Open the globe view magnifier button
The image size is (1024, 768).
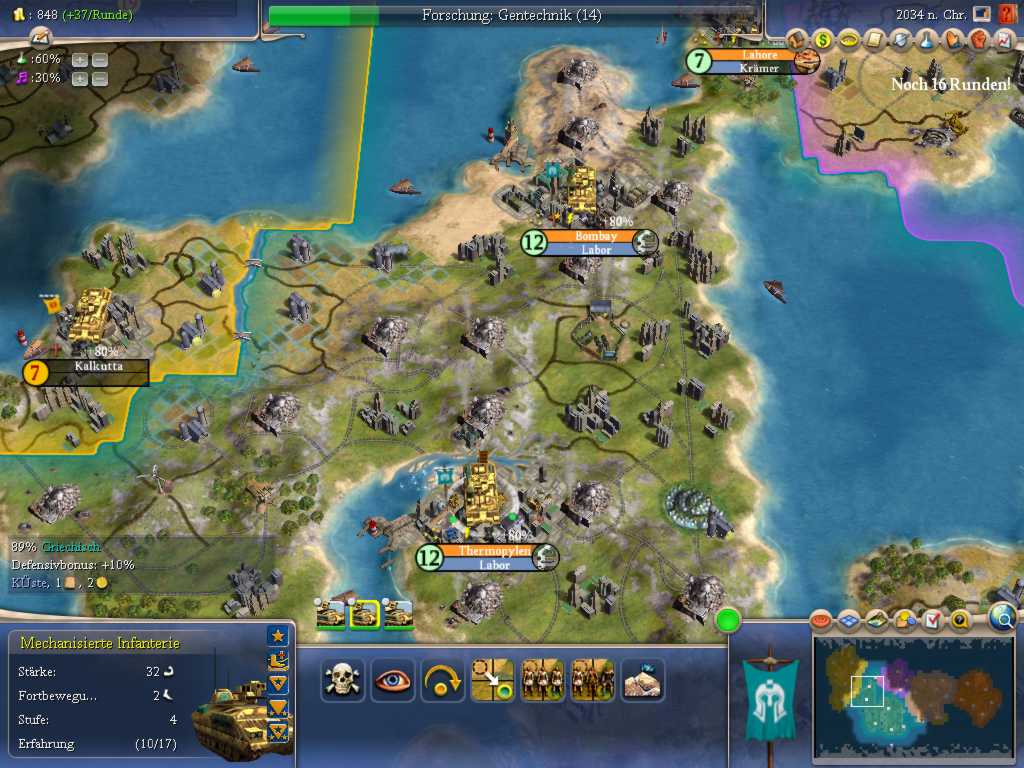(x=1003, y=618)
